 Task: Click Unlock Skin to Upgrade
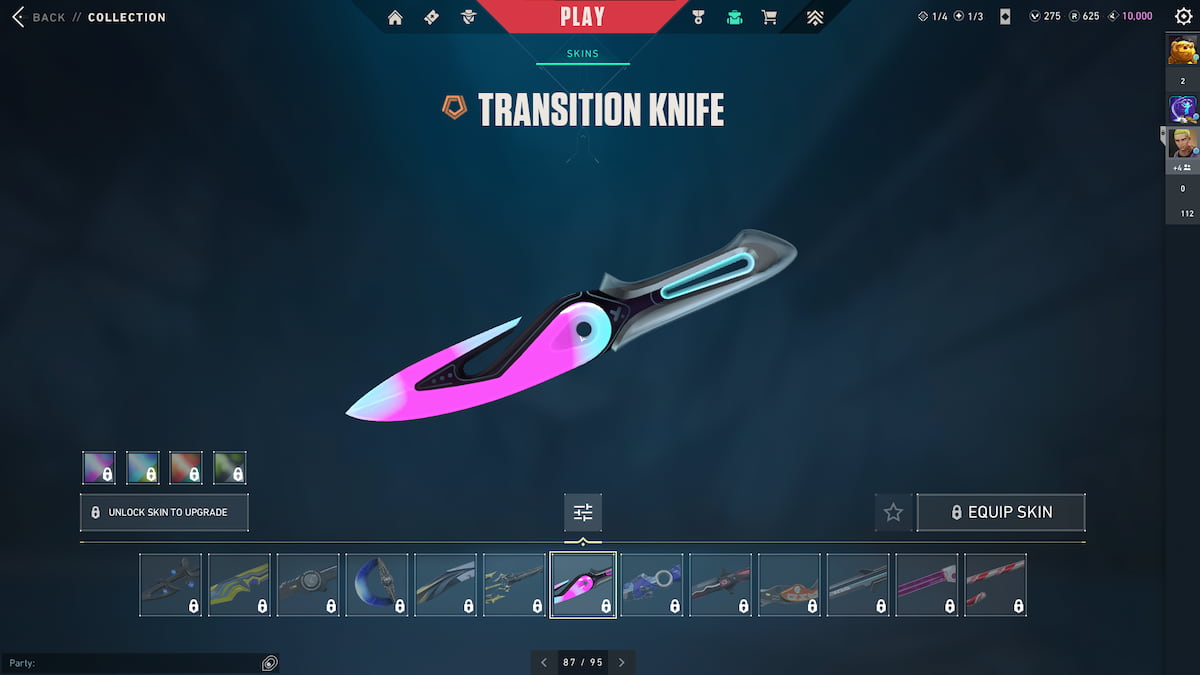[x=164, y=512]
